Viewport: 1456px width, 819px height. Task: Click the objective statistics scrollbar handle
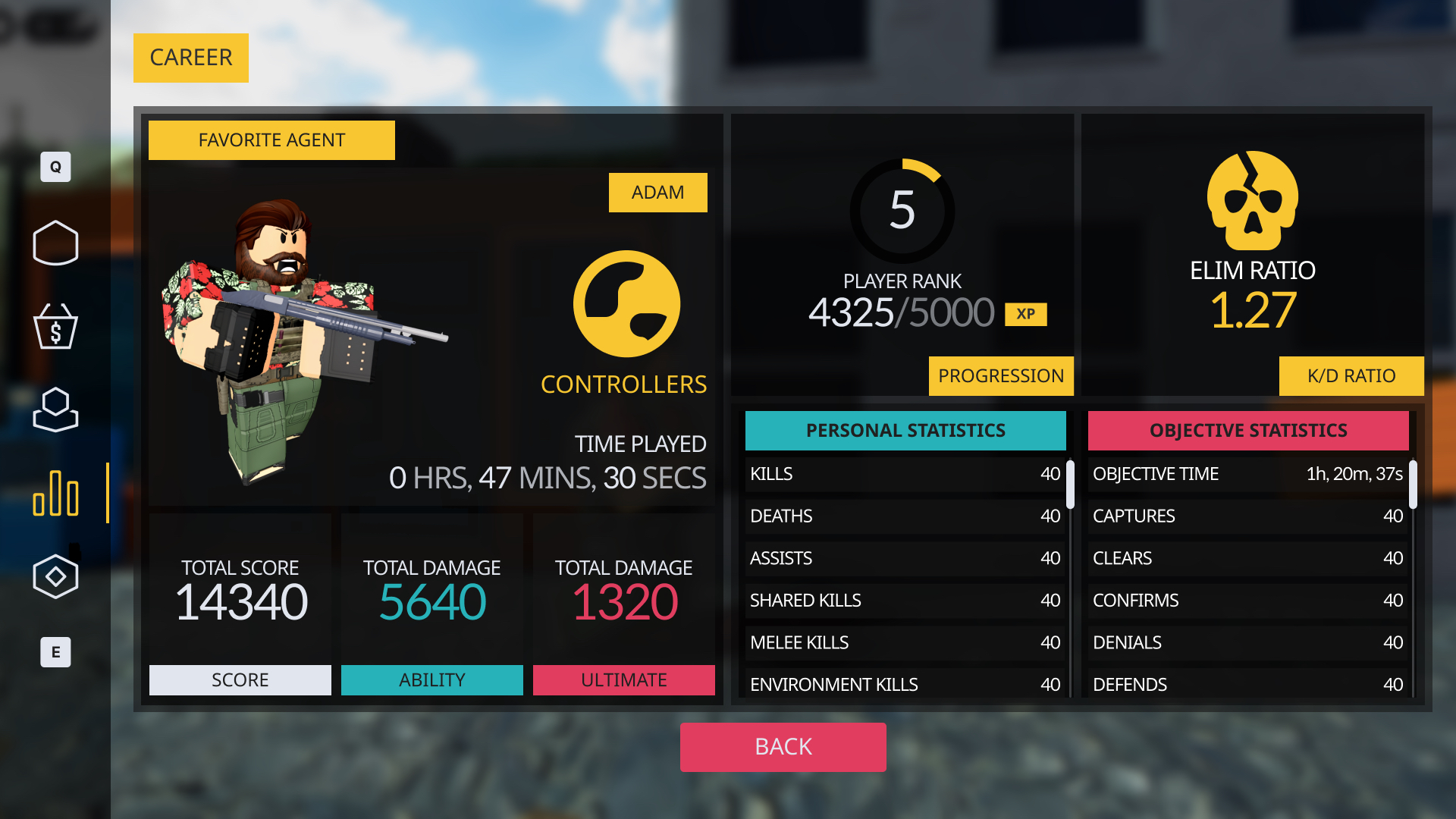coord(1413,485)
